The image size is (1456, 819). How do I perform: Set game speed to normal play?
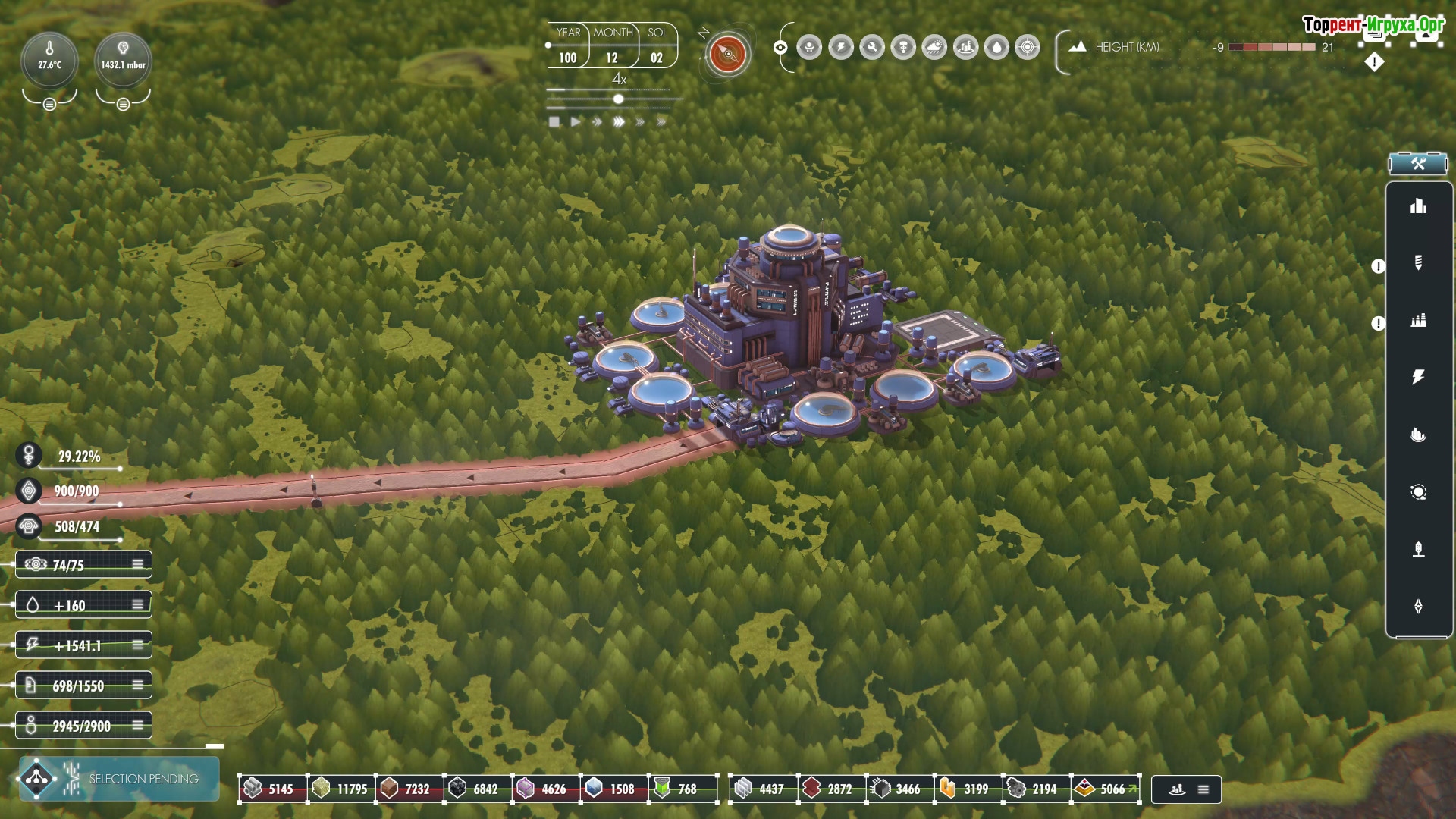tap(576, 122)
